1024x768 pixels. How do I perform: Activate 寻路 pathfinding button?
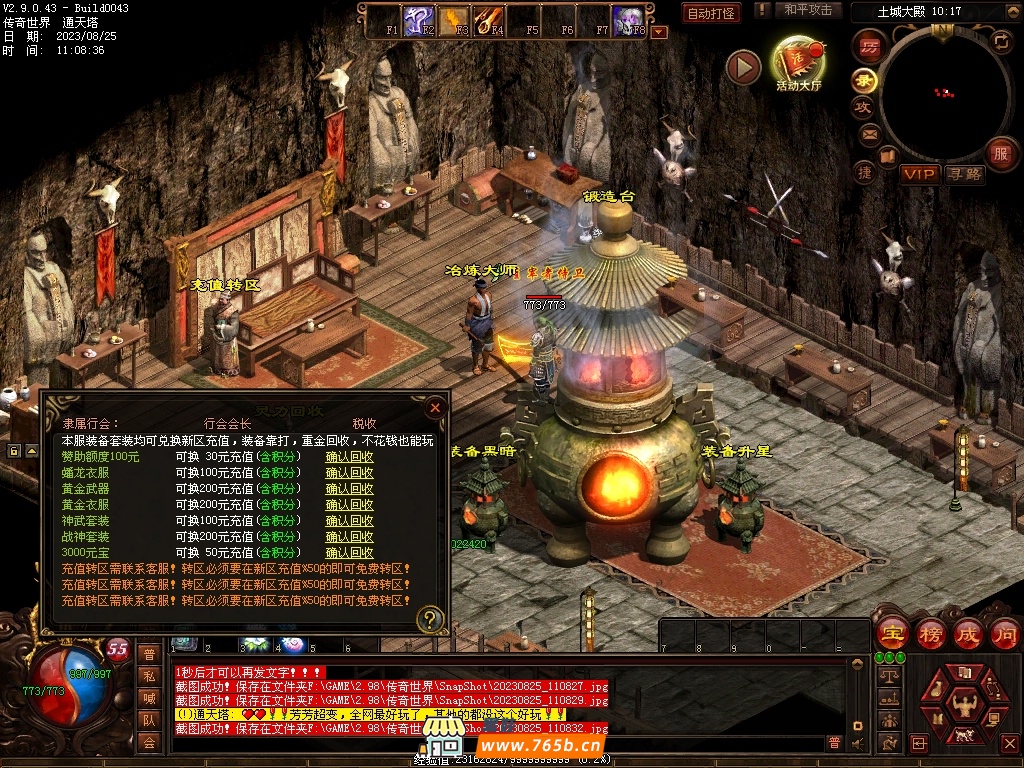click(964, 174)
